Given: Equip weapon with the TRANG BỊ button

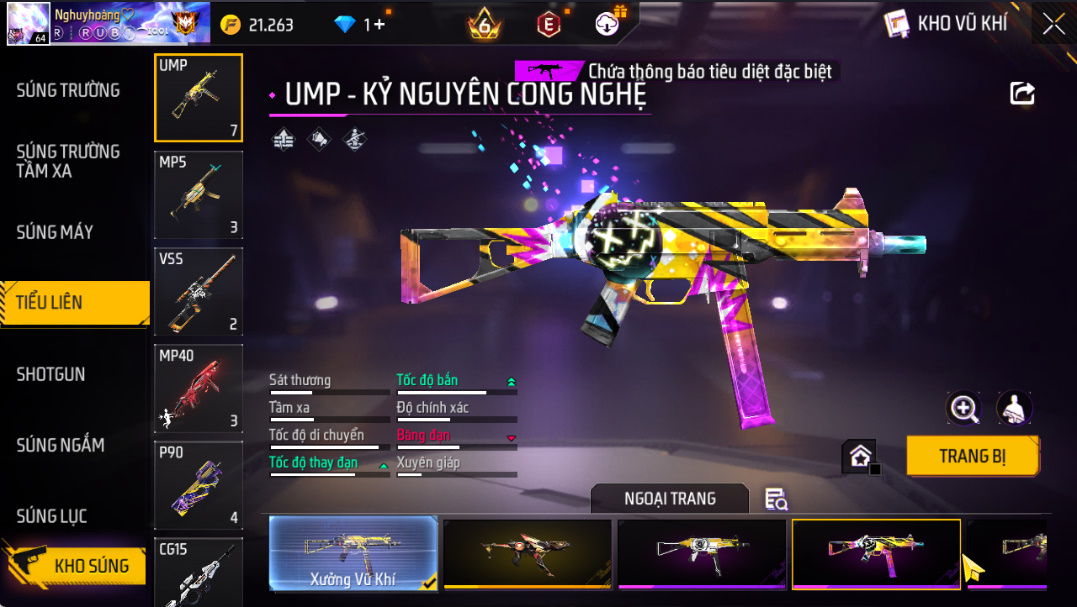Looking at the screenshot, I should (x=972, y=456).
